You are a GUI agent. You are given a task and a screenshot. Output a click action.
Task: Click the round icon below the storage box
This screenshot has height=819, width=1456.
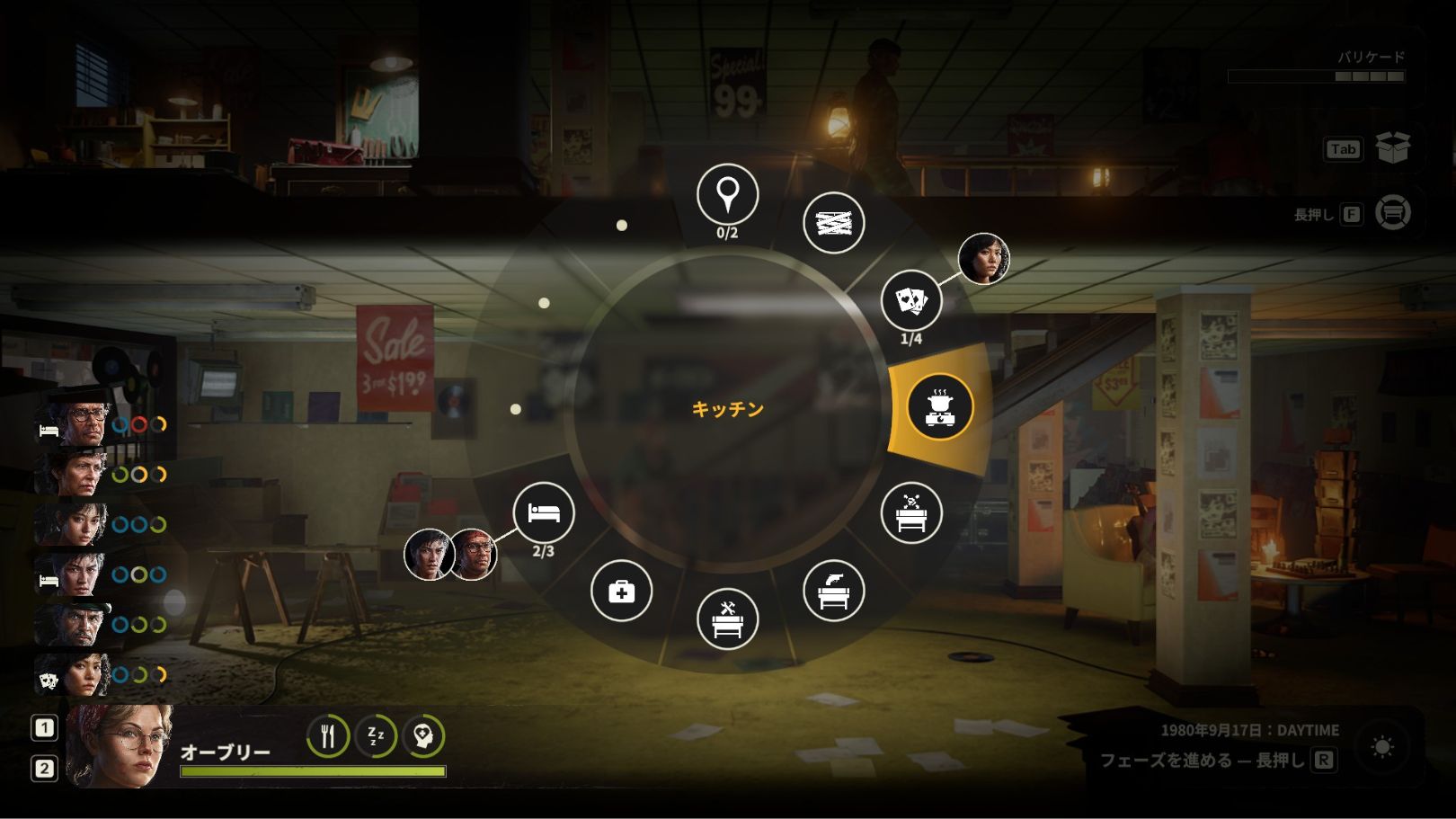1392,213
